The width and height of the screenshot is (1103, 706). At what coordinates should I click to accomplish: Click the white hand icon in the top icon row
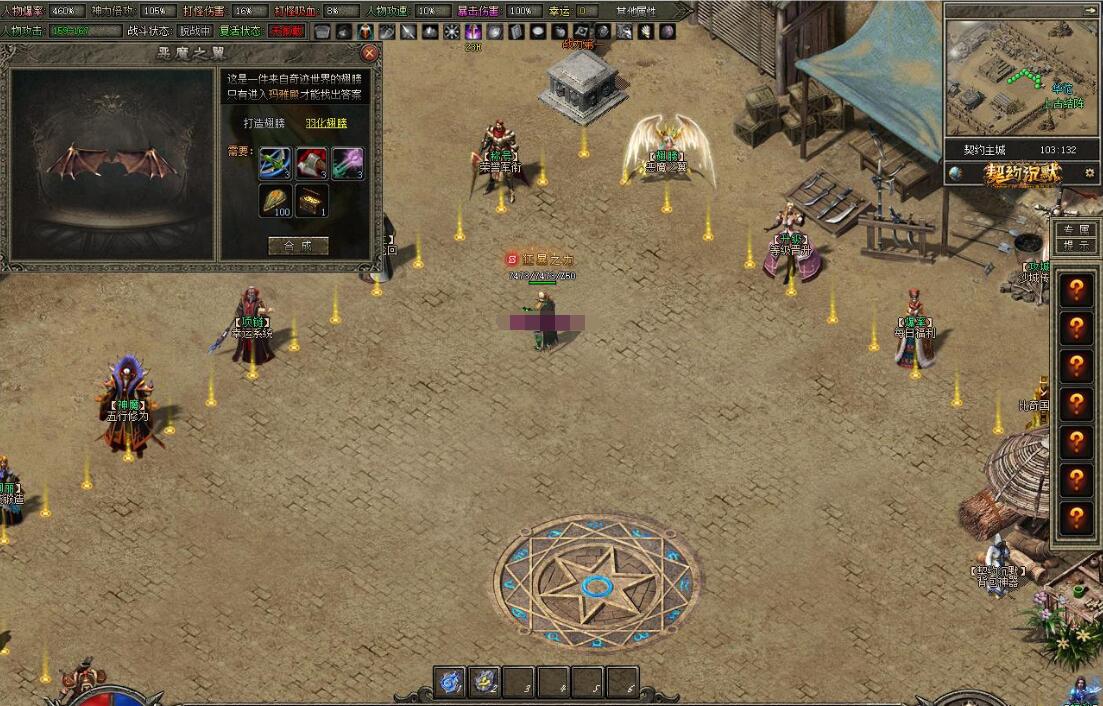[x=646, y=32]
